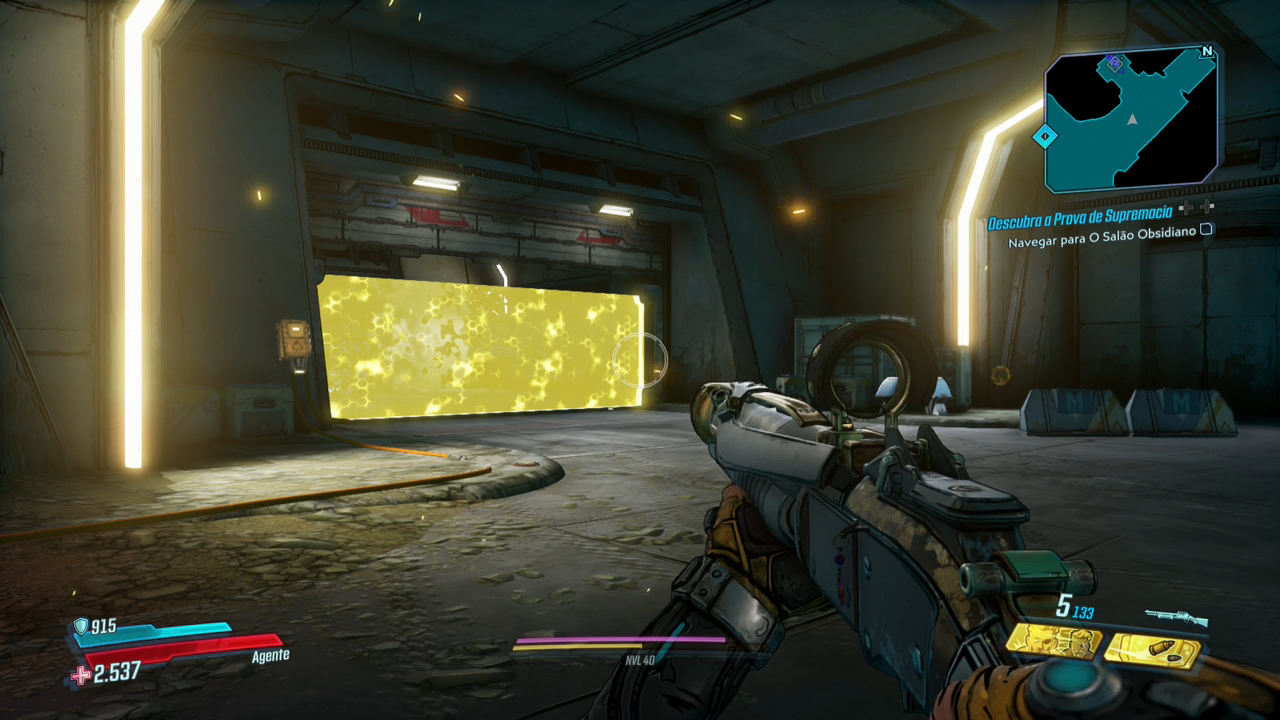Click the purple marker on the minimap
The width and height of the screenshot is (1280, 720).
[x=1114, y=65]
